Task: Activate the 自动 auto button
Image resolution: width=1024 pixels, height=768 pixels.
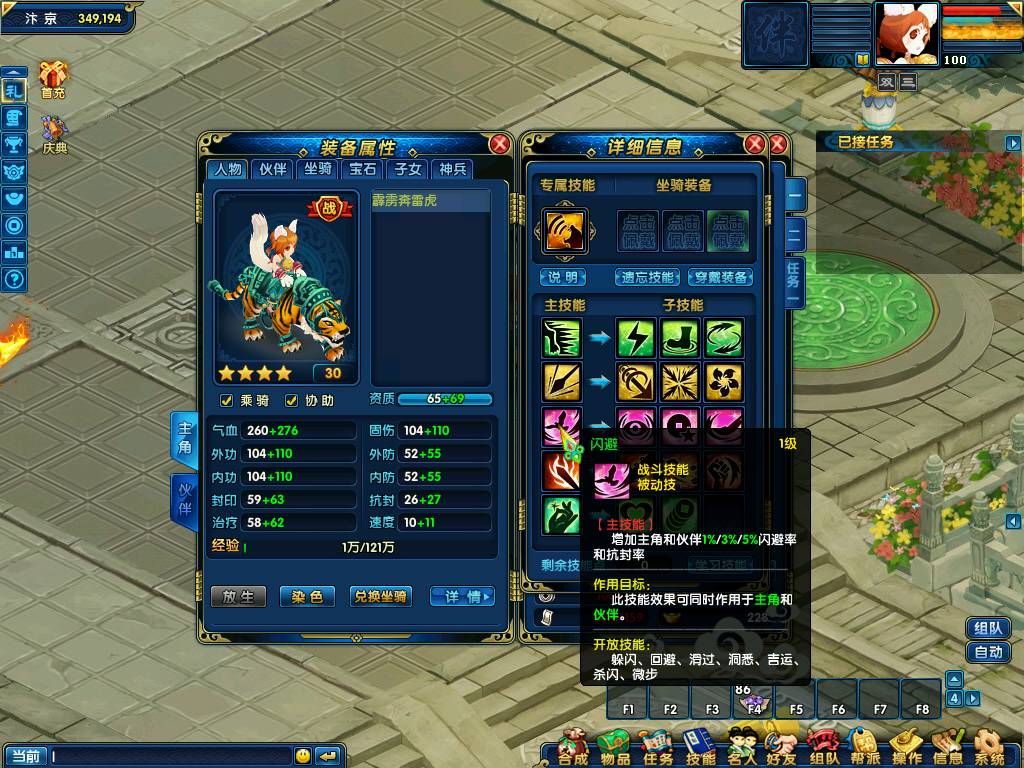Action: tap(988, 652)
